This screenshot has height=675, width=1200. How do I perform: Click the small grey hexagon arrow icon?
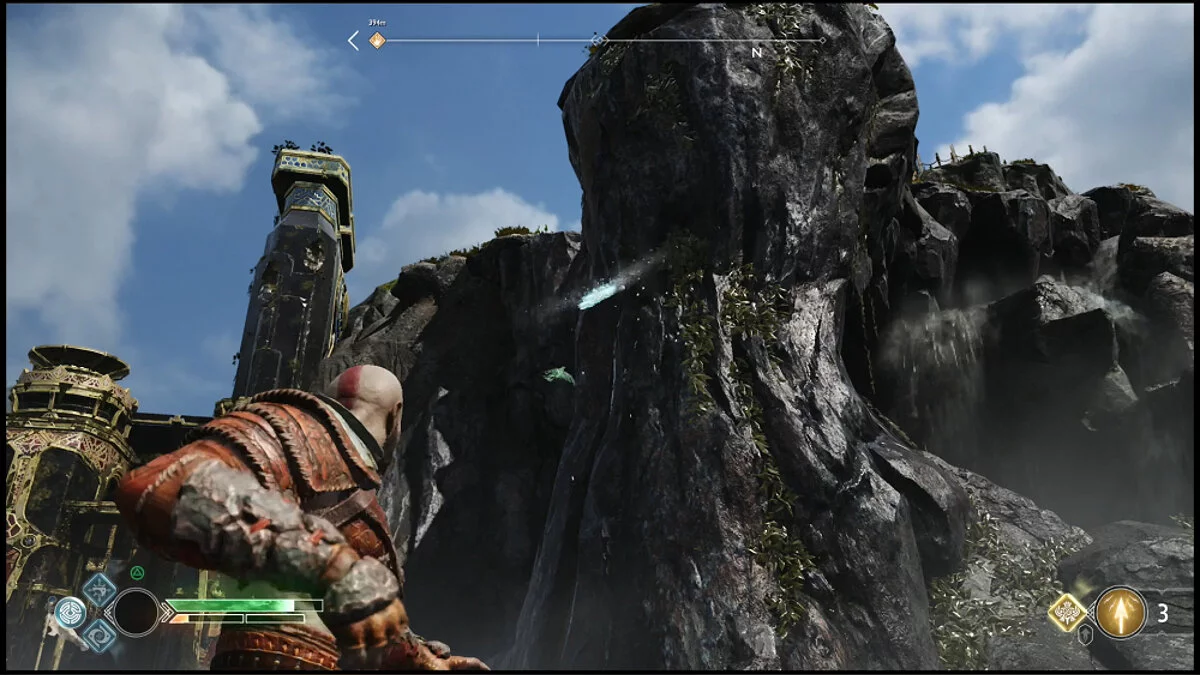[x=1085, y=634]
